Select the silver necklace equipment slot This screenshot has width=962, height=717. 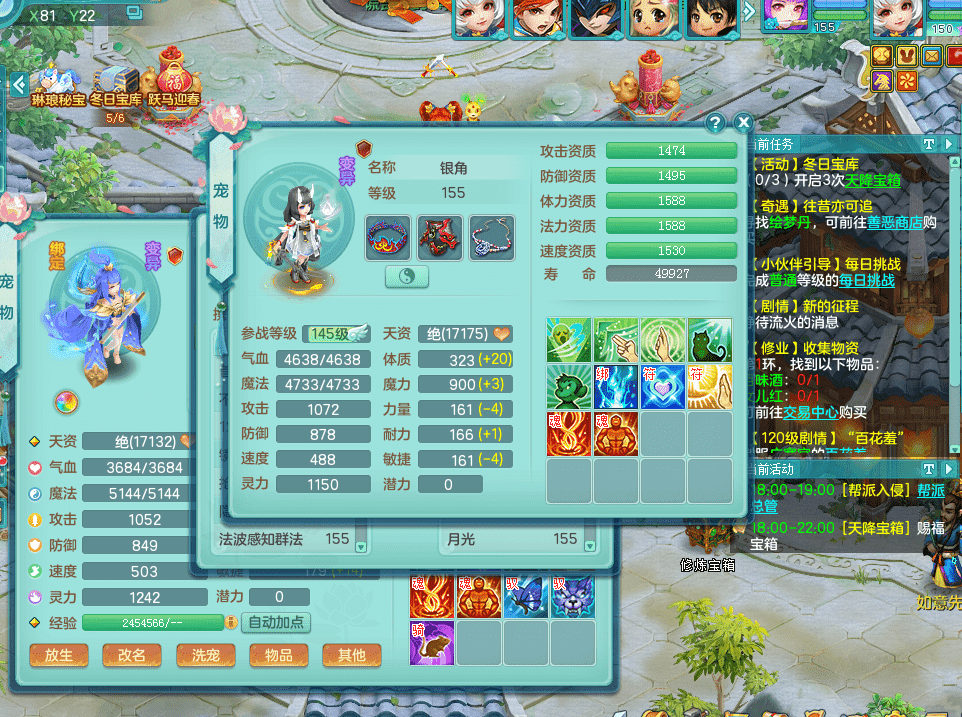[x=491, y=238]
